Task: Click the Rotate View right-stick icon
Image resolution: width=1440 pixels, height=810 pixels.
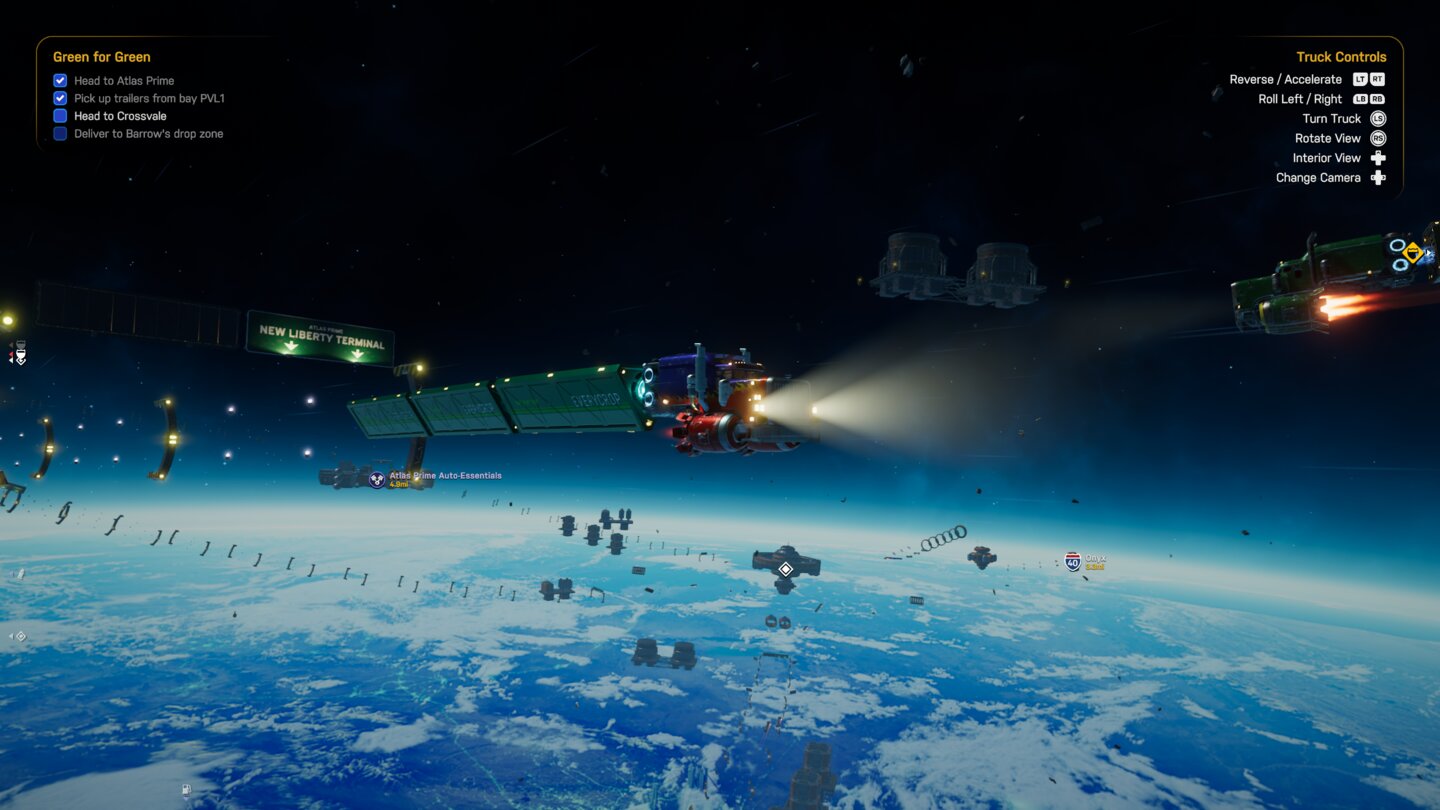Action: tap(1378, 138)
